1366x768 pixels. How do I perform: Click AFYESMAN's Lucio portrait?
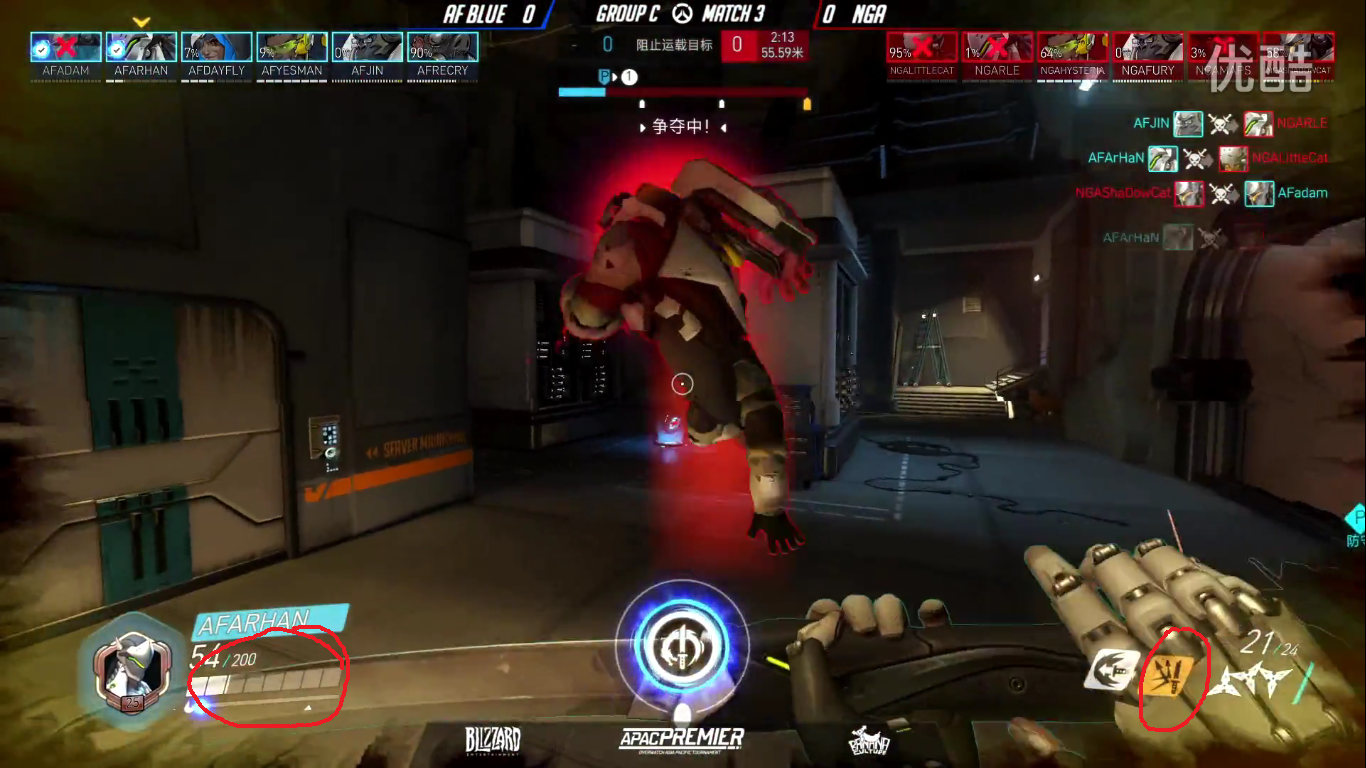coord(292,47)
